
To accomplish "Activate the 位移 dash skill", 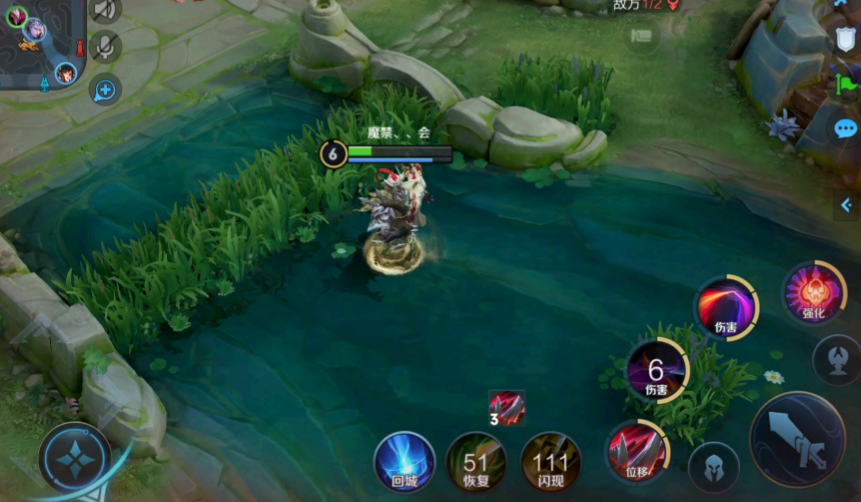I will tap(637, 453).
